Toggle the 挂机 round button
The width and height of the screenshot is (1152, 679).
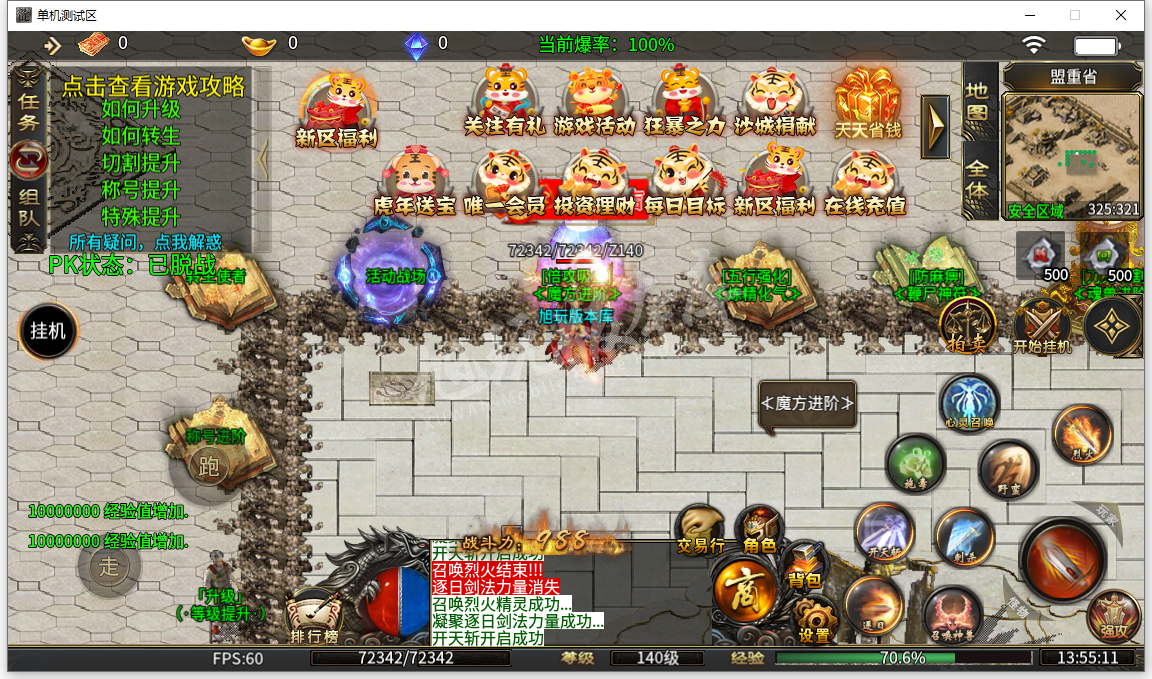pos(48,331)
